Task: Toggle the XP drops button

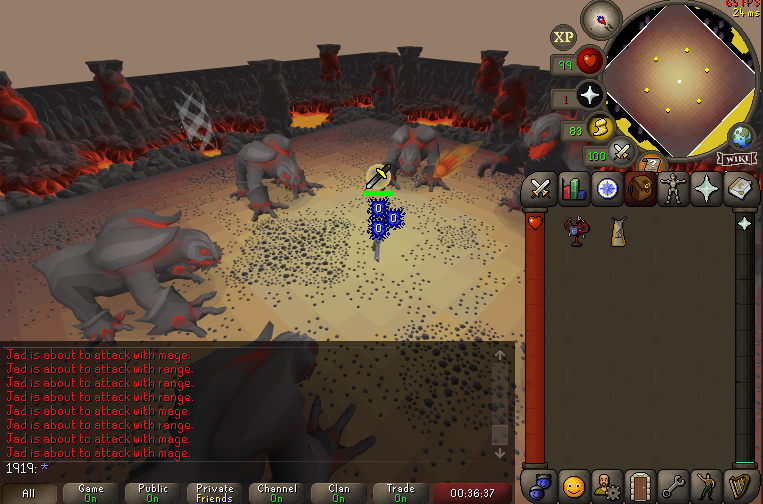Action: pyautogui.click(x=564, y=38)
